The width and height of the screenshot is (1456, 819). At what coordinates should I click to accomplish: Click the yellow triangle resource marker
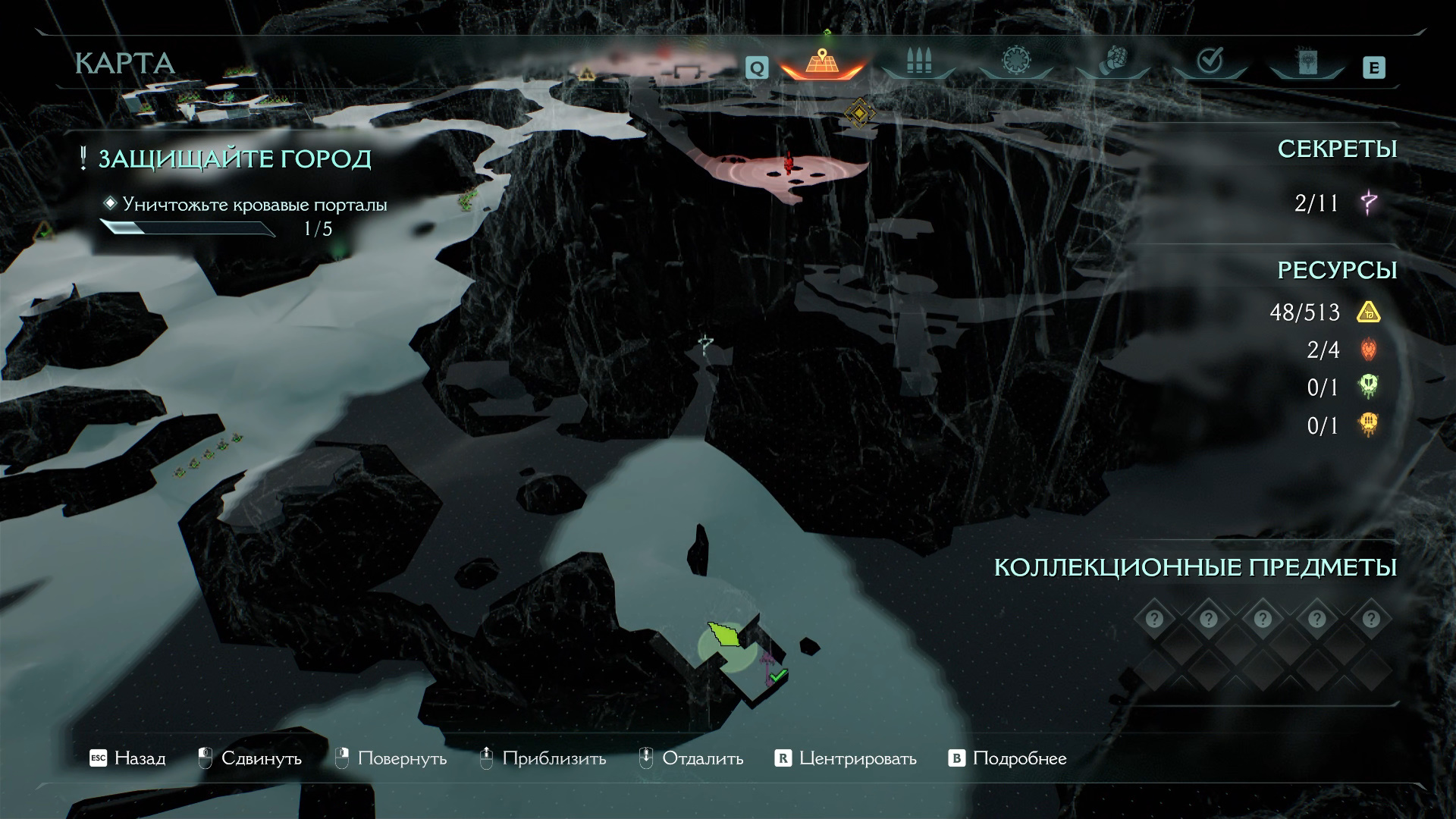(586, 74)
